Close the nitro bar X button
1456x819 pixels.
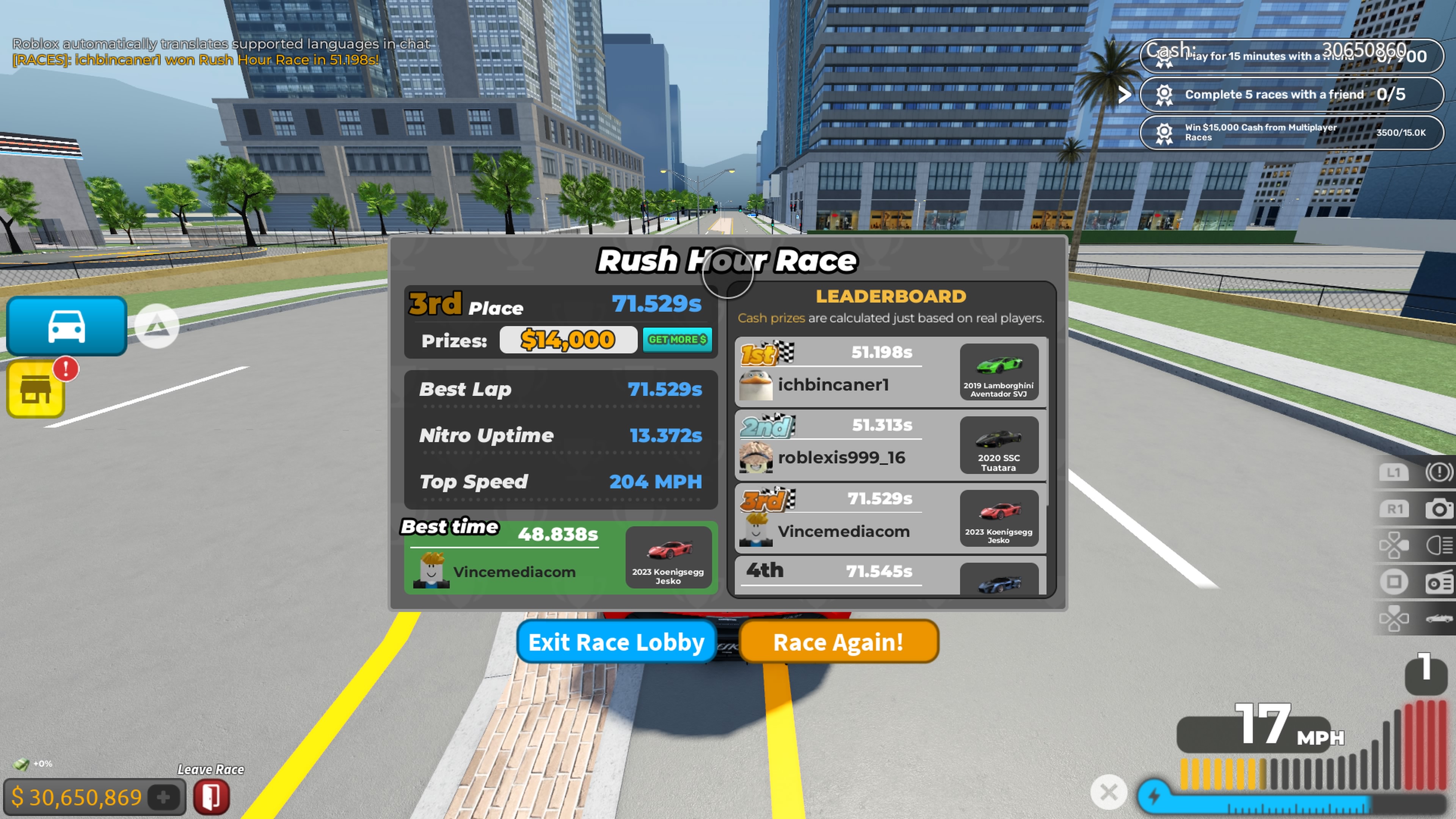point(1108,792)
